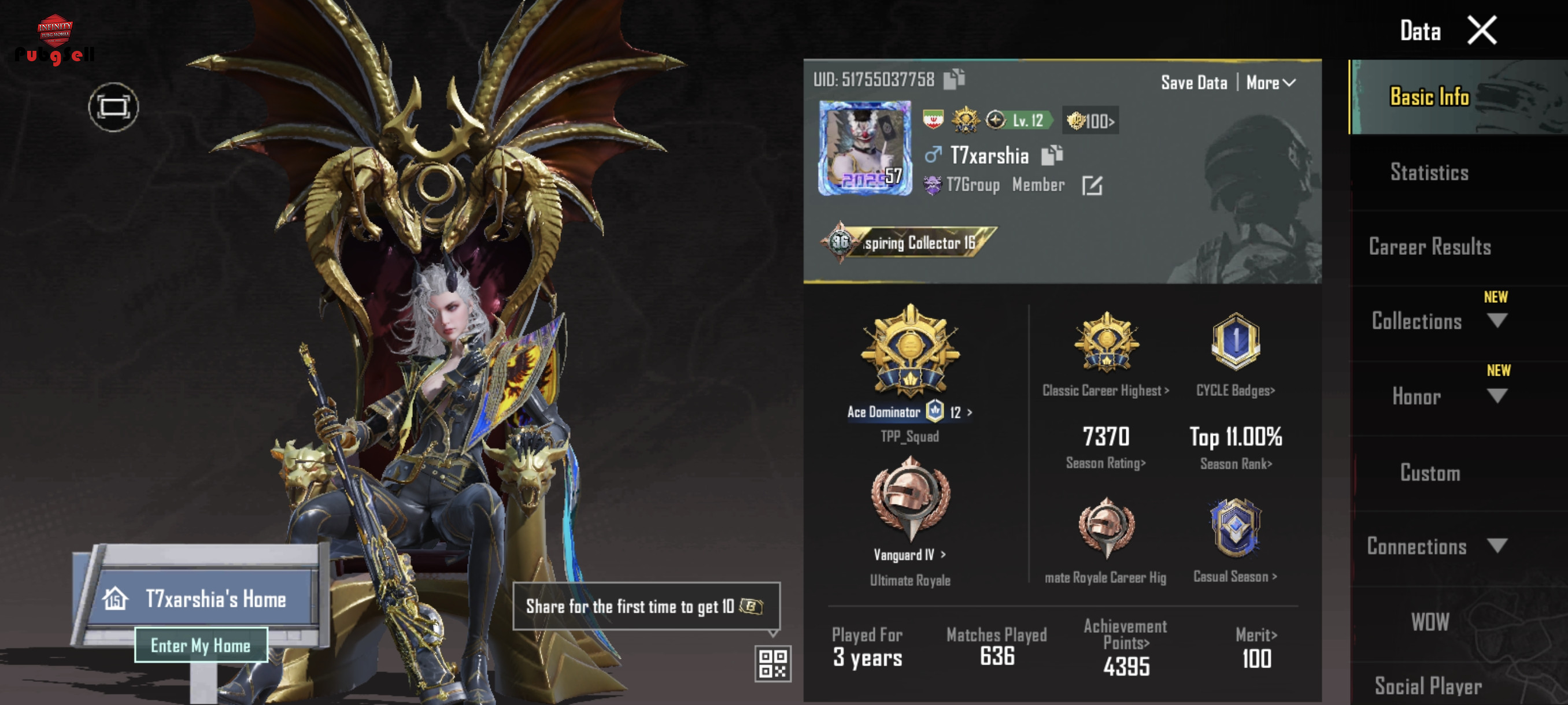Open the WOW tab

point(1429,622)
